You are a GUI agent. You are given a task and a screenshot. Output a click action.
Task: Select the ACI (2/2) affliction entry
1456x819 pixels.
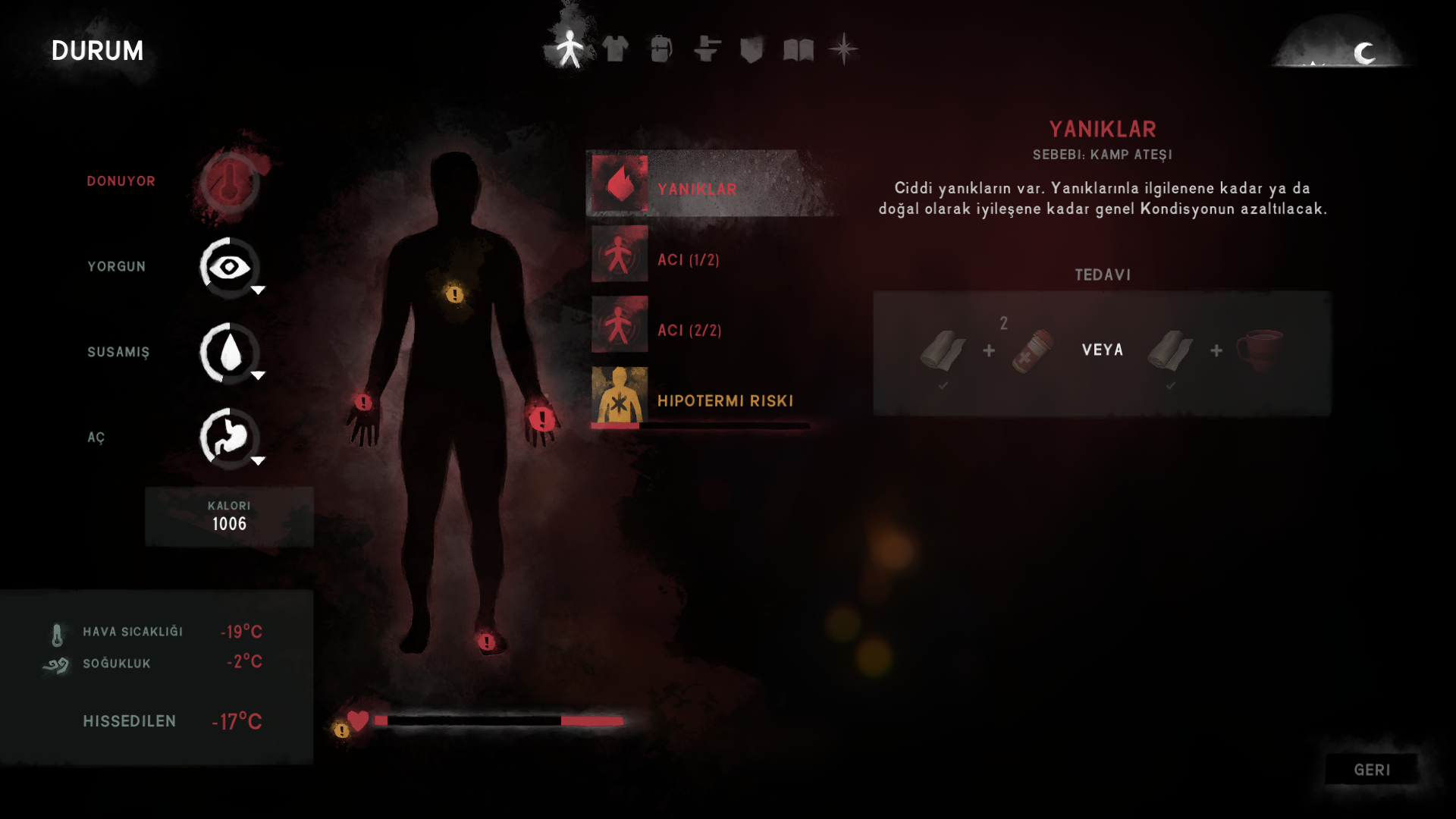(688, 330)
